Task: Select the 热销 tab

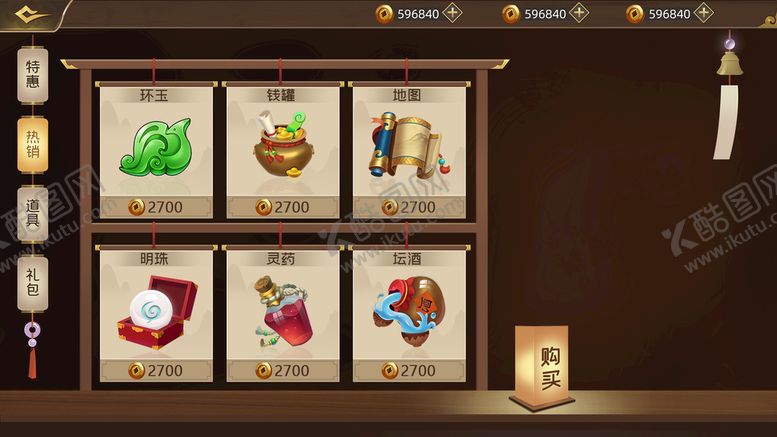Action: point(33,144)
